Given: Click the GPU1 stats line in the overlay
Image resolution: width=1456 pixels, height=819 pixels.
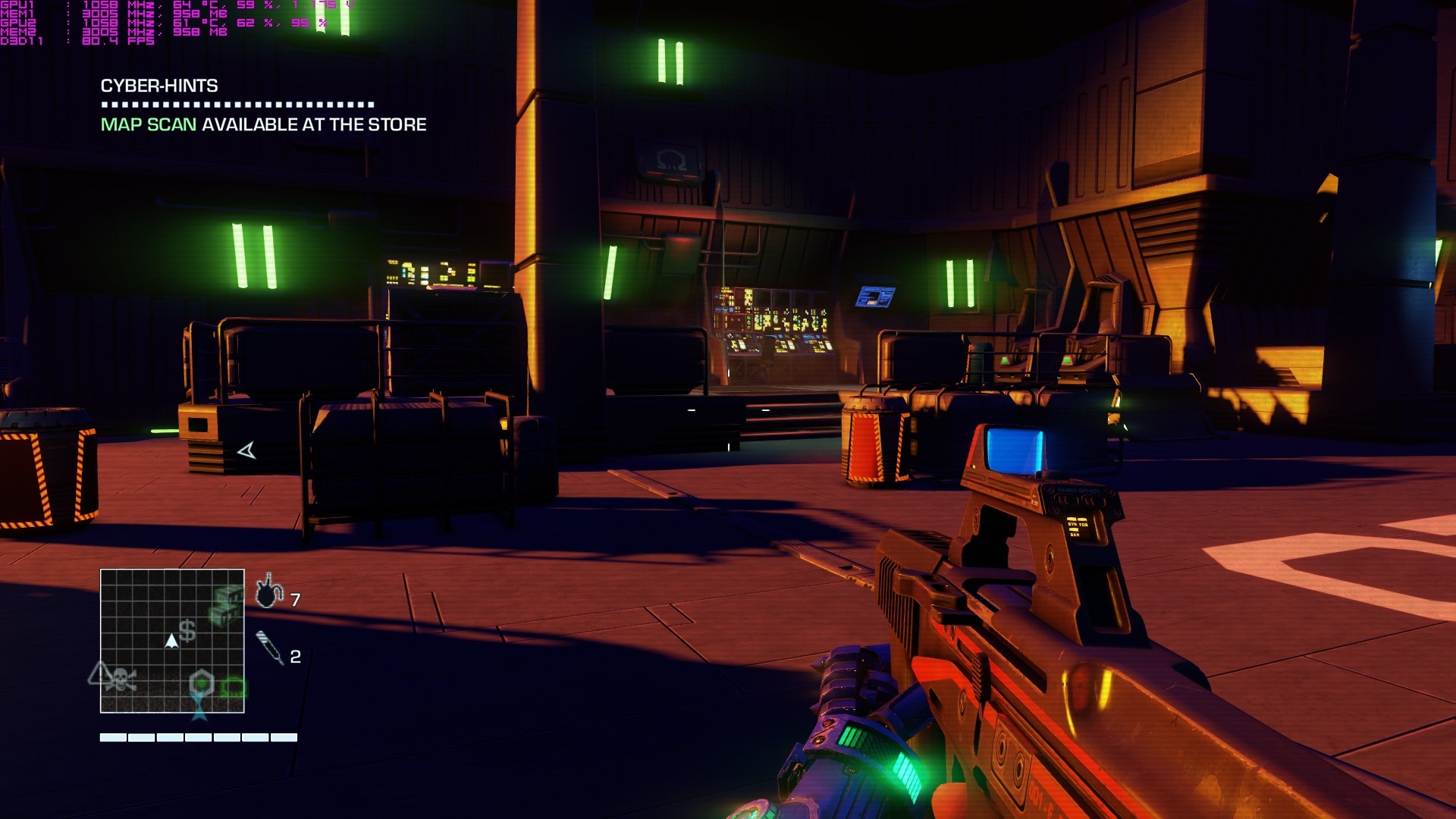Looking at the screenshot, I should [76, 5].
